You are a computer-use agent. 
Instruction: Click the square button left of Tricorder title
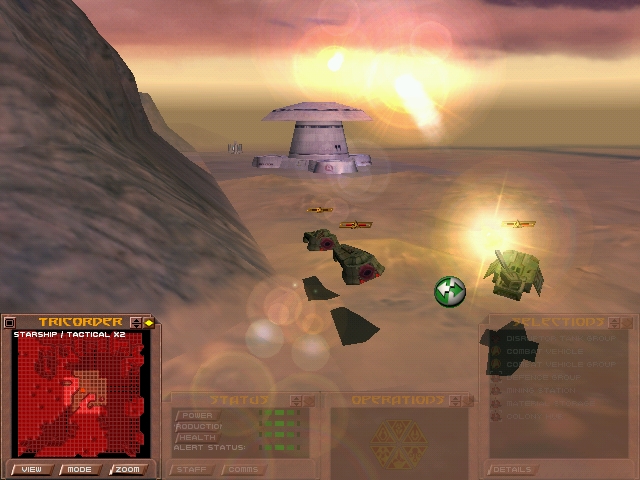pos(10,322)
